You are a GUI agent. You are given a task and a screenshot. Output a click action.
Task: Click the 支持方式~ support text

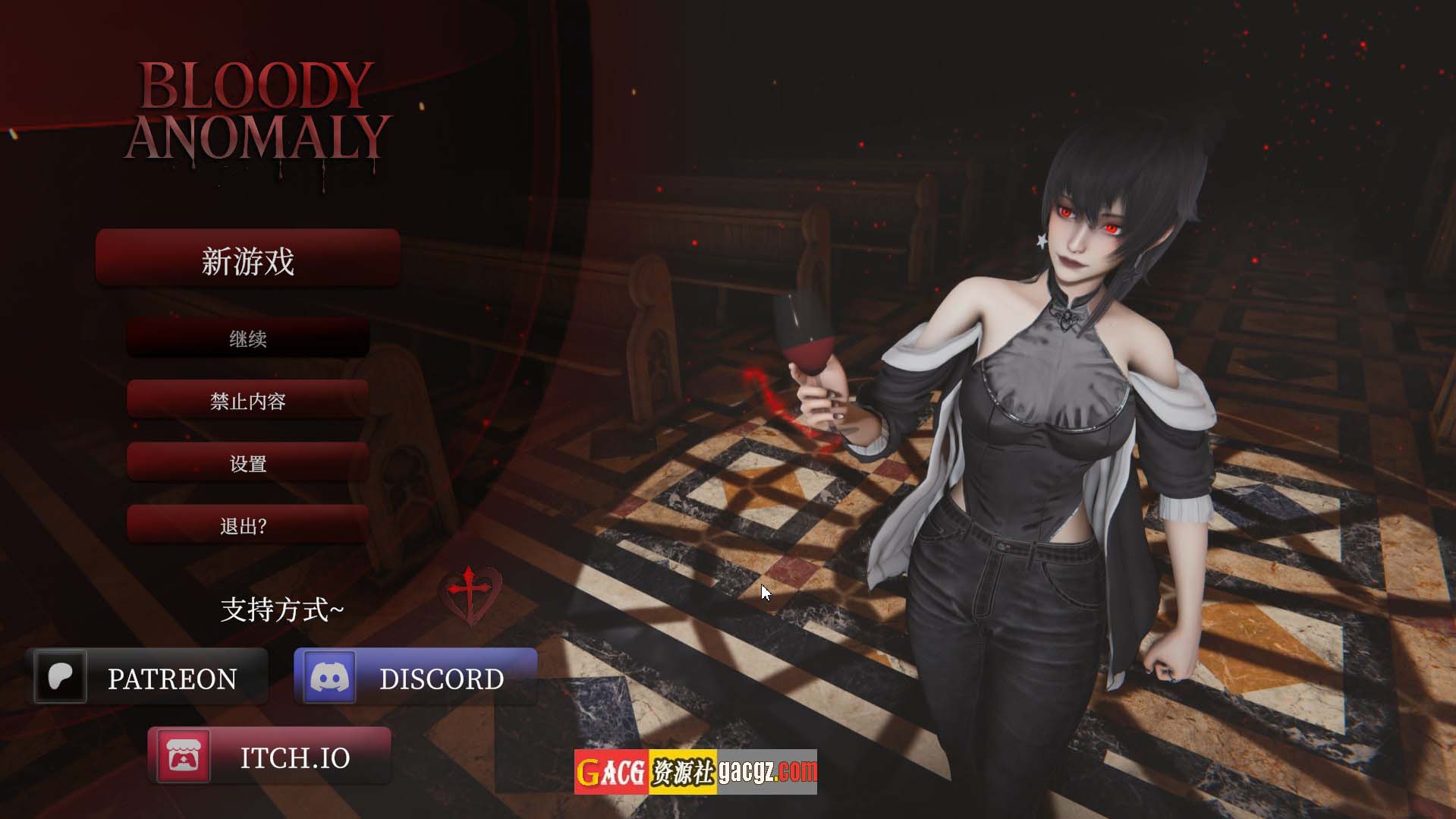283,609
